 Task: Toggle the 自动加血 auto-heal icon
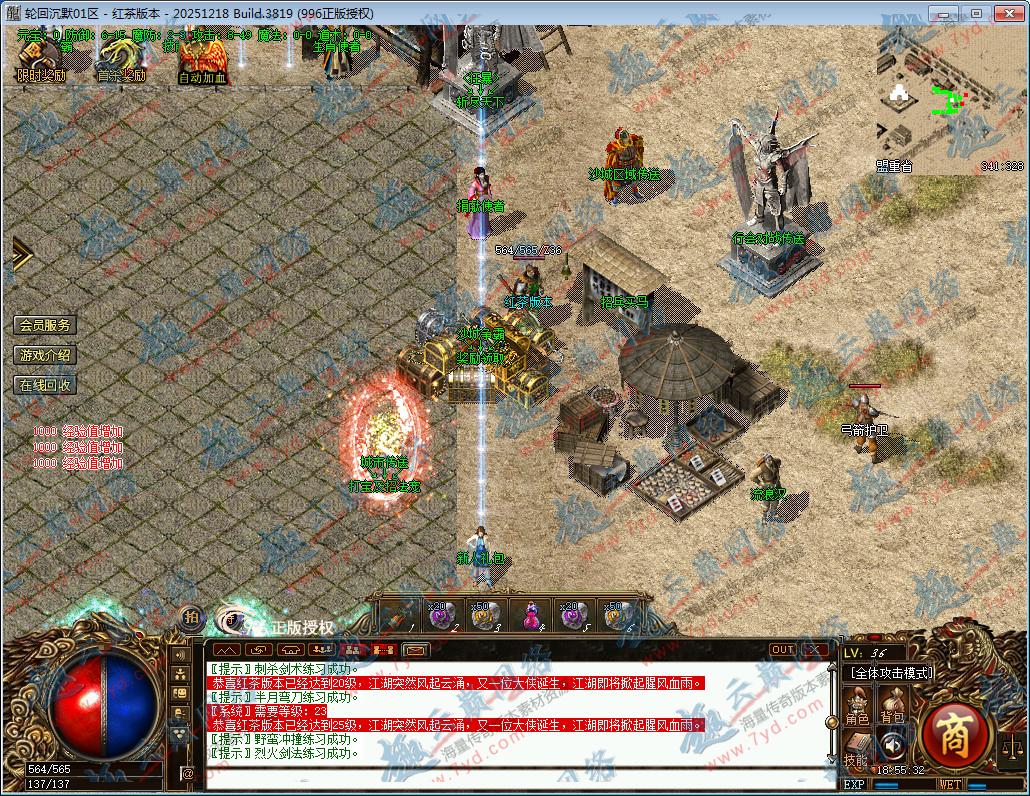coord(202,64)
